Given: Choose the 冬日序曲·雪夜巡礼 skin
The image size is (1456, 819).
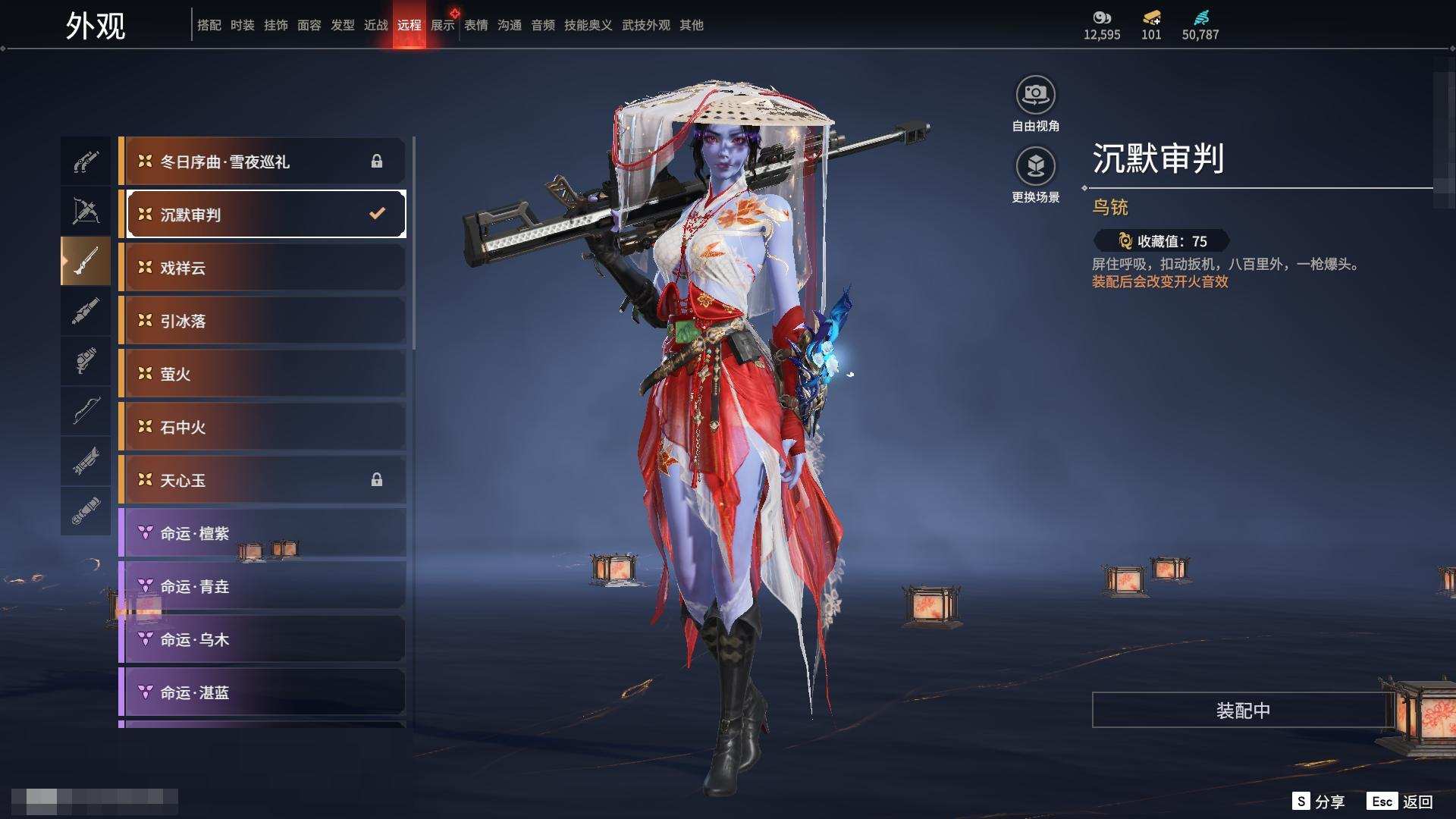Looking at the screenshot, I should (x=262, y=162).
